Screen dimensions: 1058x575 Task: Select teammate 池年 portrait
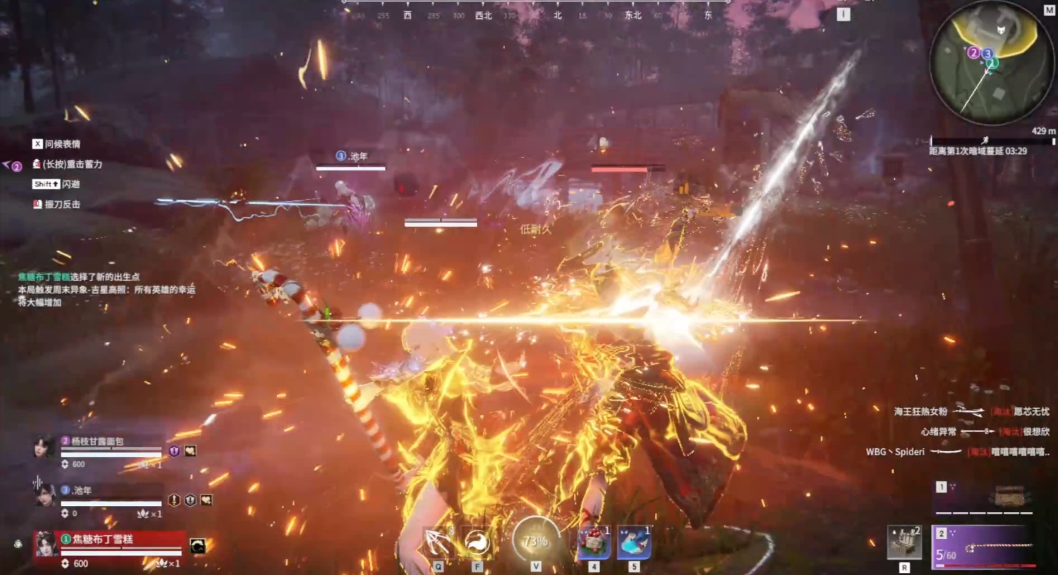coord(45,493)
